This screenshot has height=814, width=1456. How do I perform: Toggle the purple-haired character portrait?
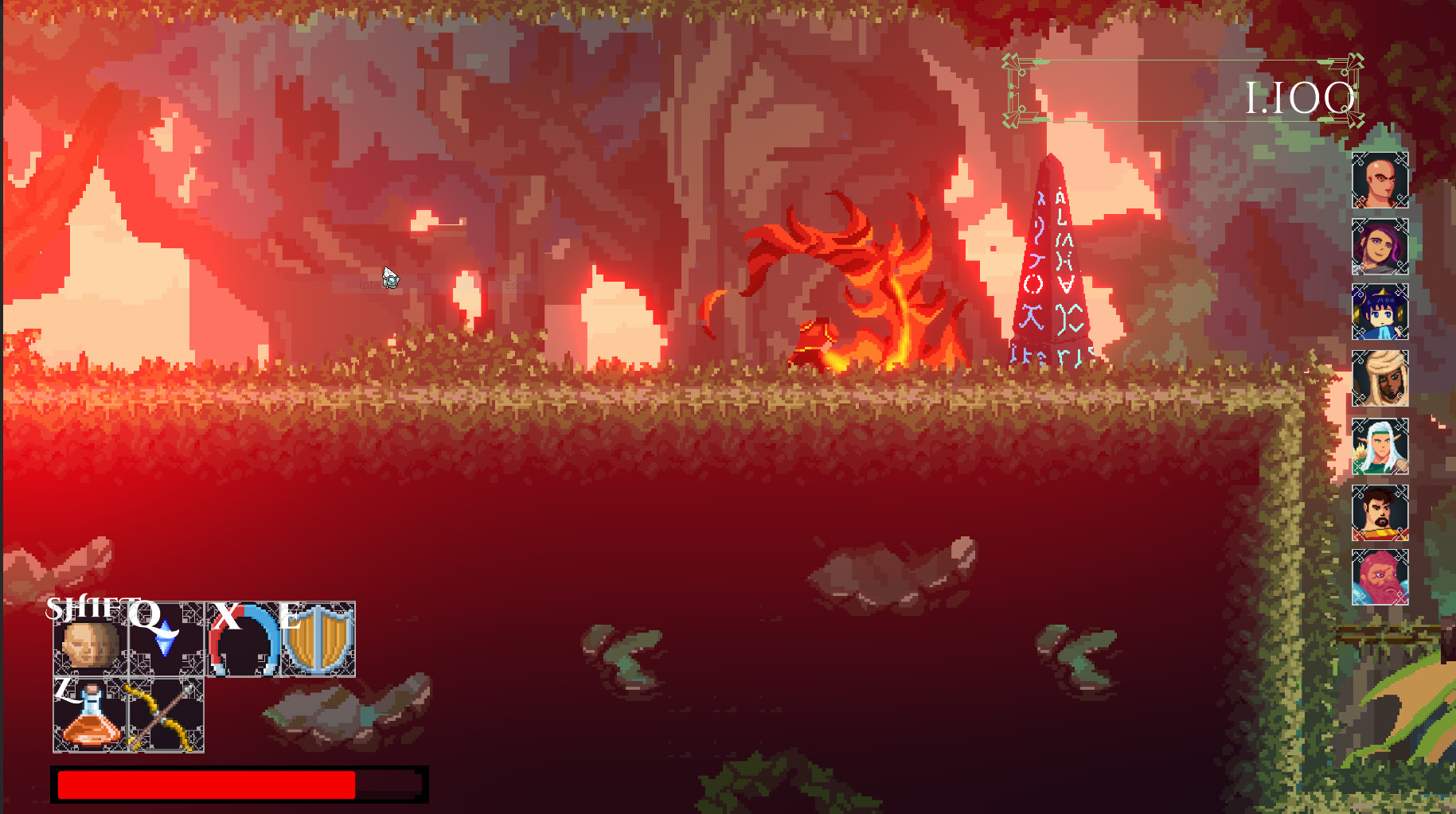tap(1381, 248)
